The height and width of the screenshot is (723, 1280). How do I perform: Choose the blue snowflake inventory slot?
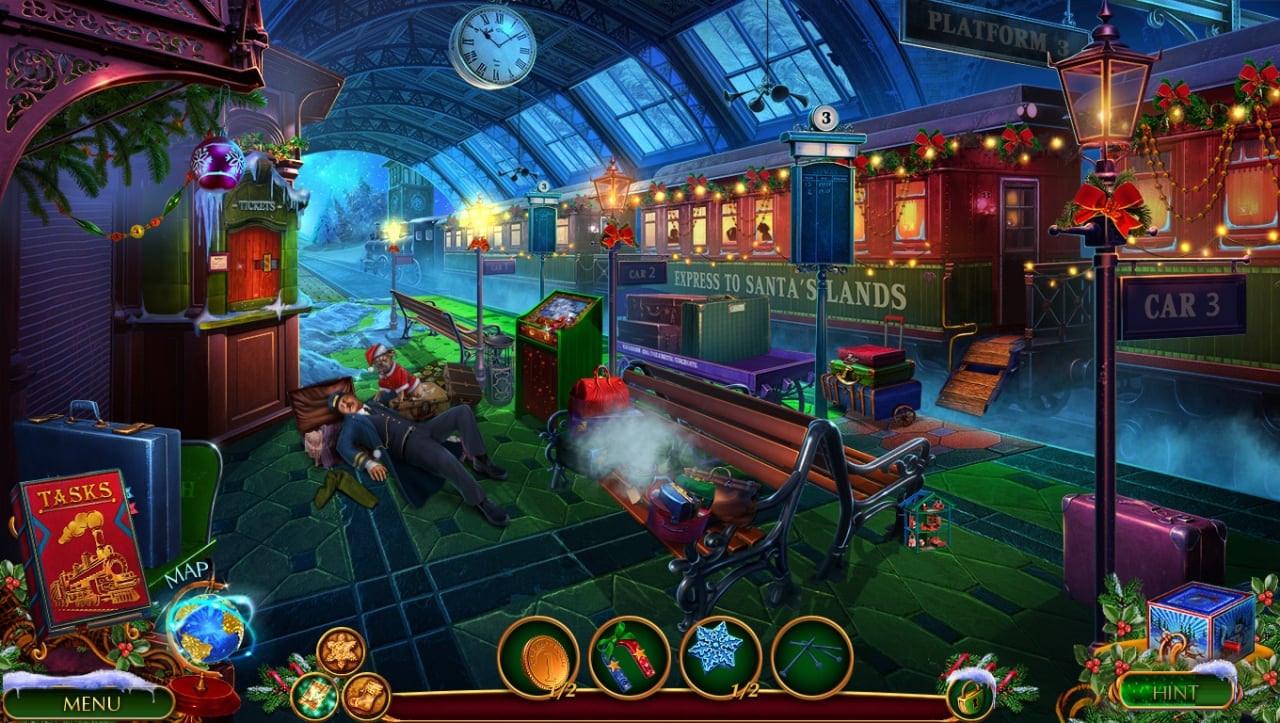[720, 657]
